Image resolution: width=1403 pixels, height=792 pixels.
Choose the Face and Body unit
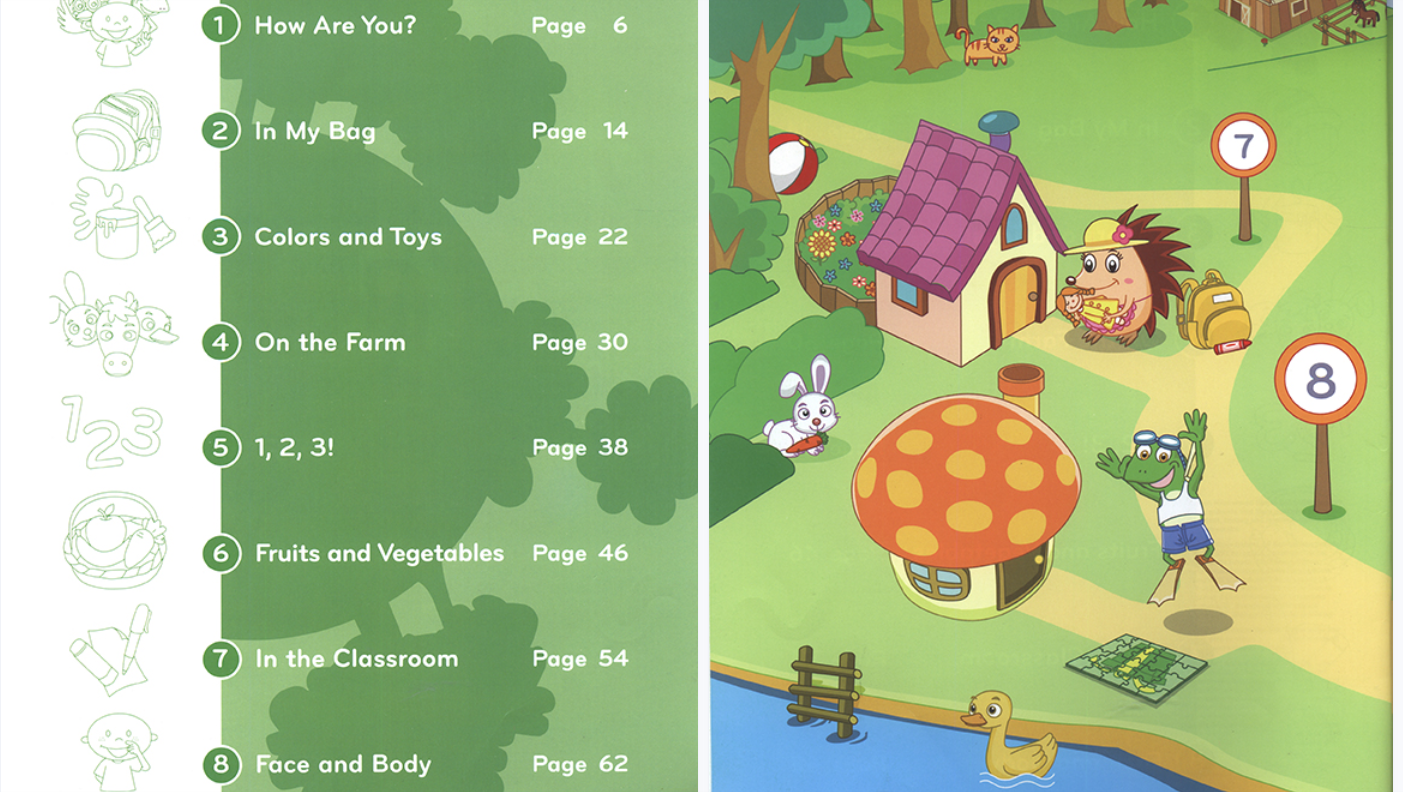click(343, 764)
